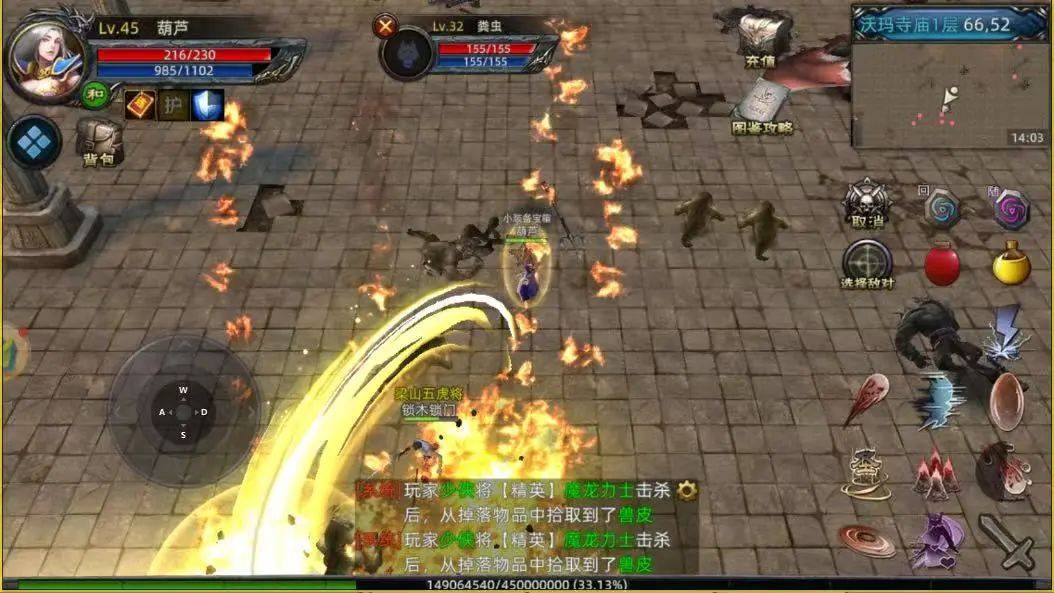
Task: Toggle the green 和 peace mode badge
Action: point(95,95)
